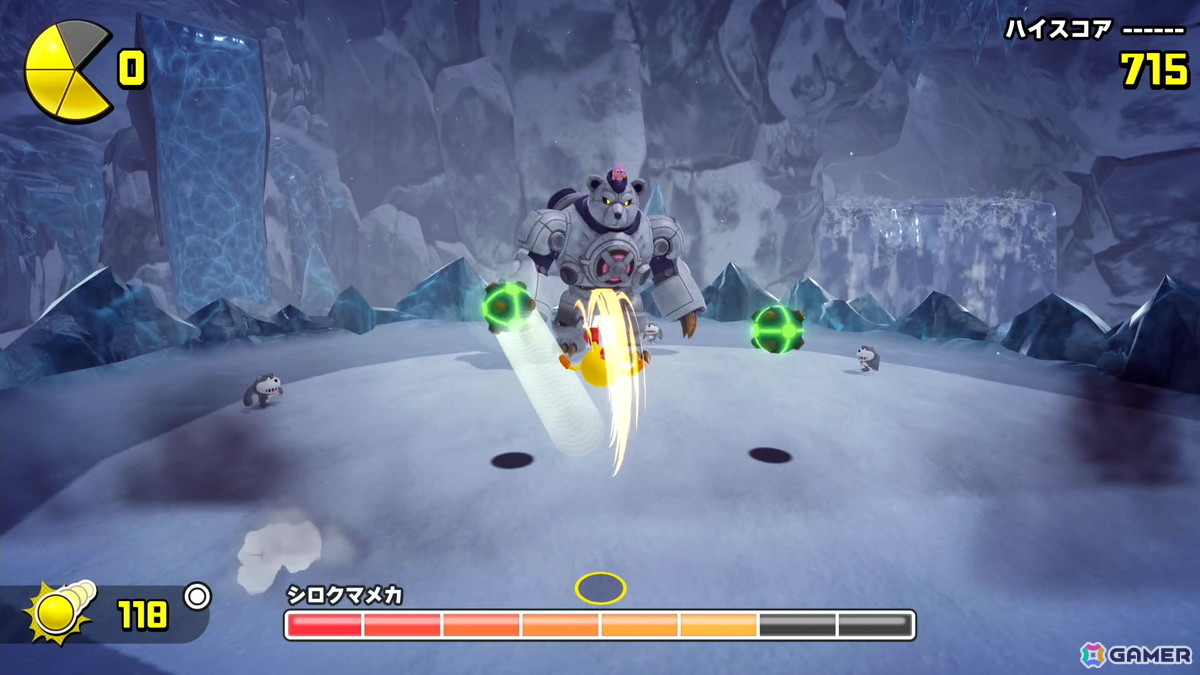
Task: Open the GAMER watermark logo
Action: coord(1135,655)
